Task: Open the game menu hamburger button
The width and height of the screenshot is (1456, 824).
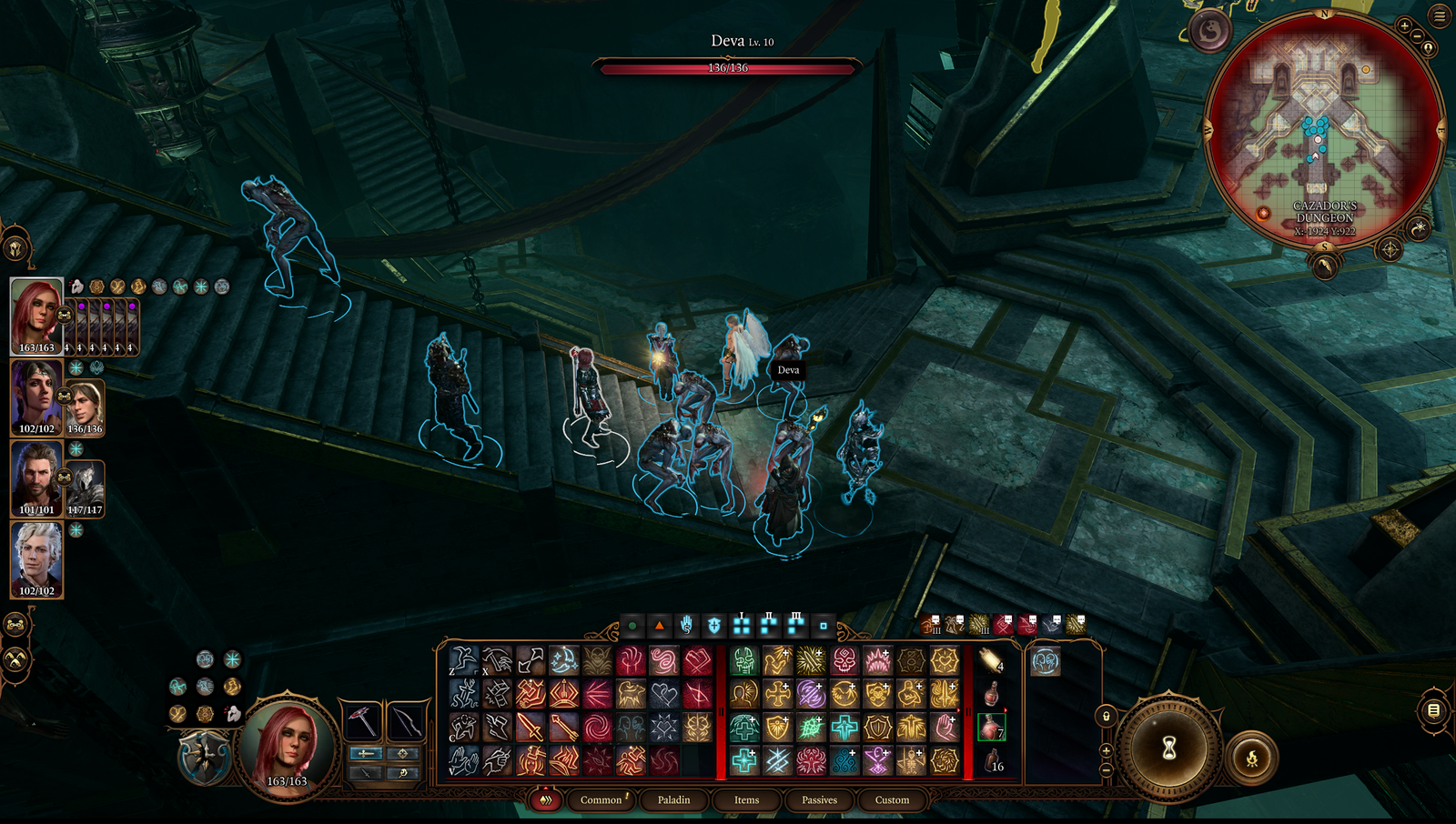Action: (1440, 15)
